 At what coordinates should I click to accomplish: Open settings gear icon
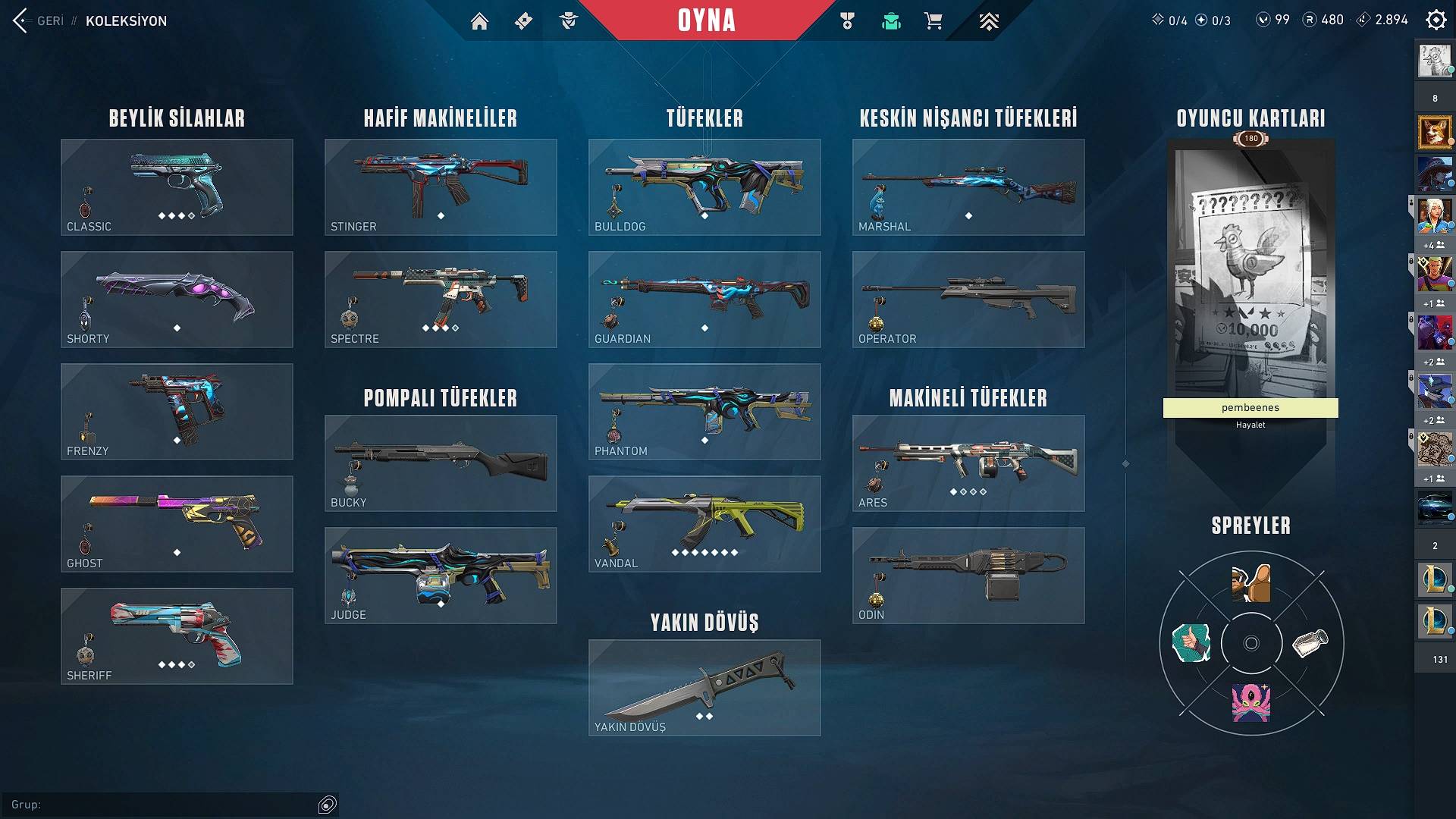click(x=1436, y=20)
